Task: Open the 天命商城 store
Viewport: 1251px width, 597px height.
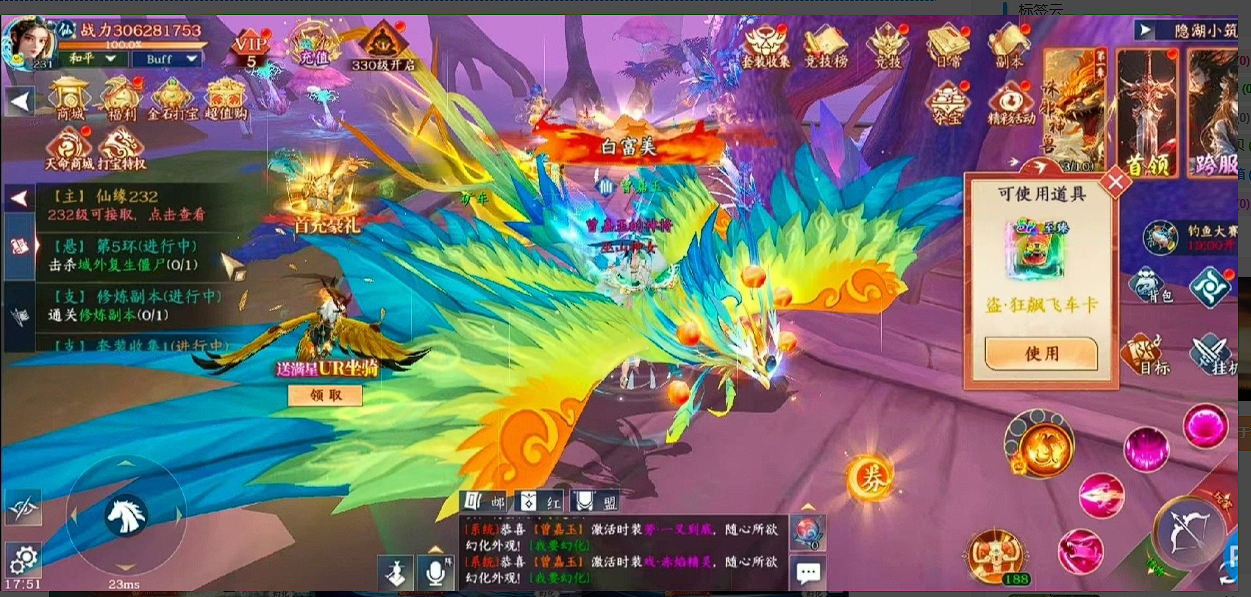Action: (x=70, y=148)
